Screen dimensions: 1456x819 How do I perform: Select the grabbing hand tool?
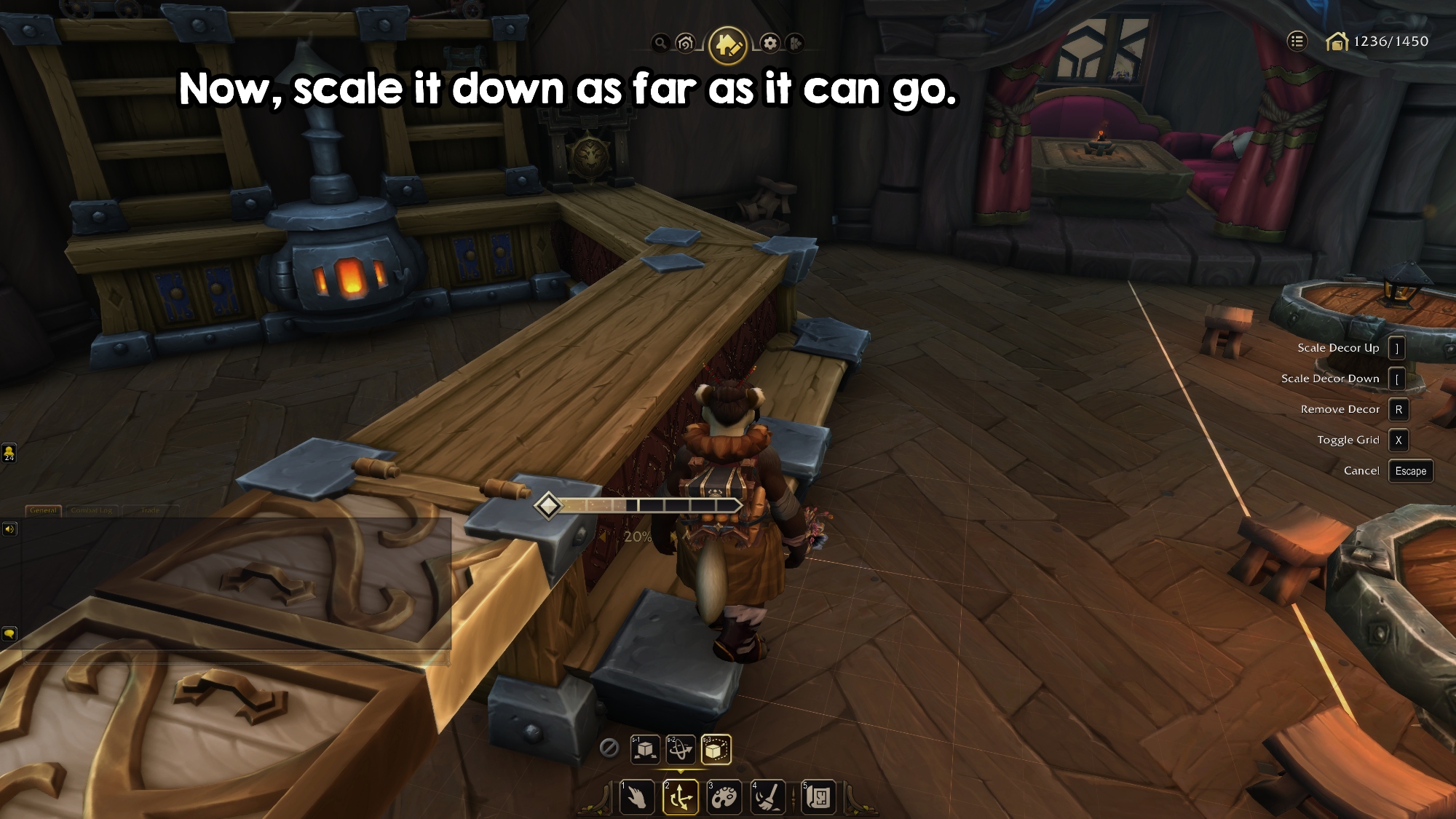point(636,797)
